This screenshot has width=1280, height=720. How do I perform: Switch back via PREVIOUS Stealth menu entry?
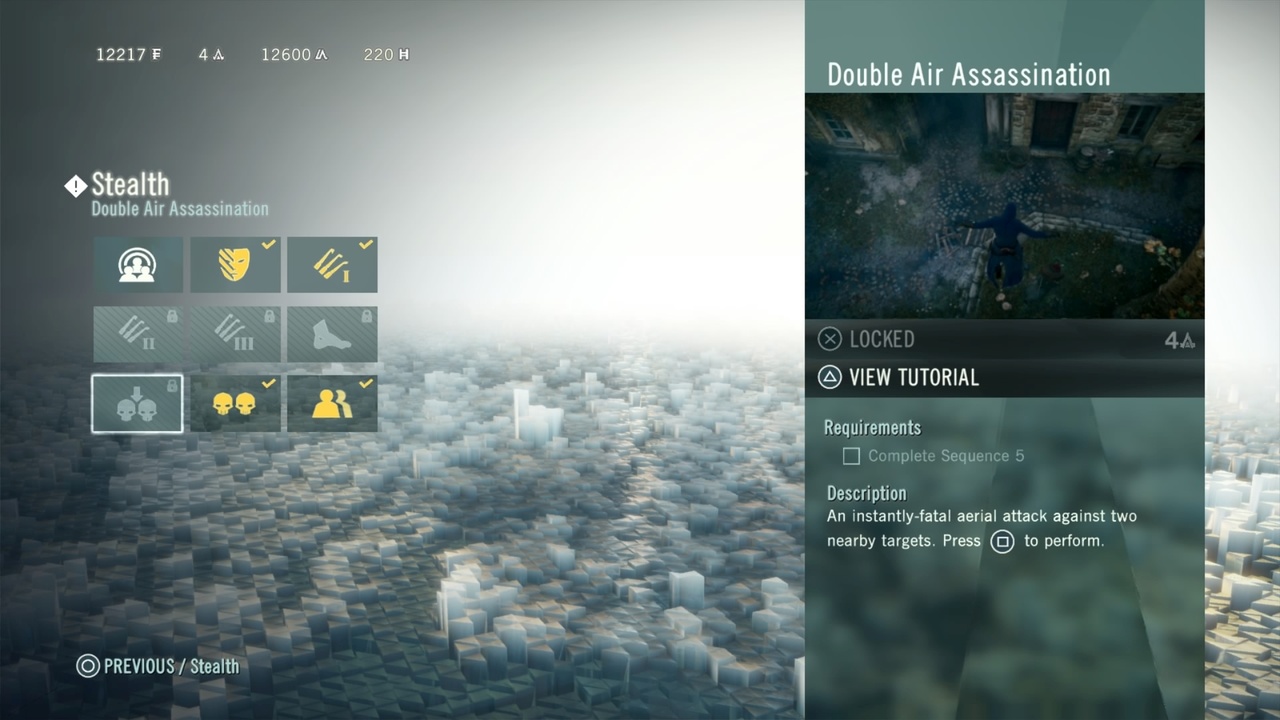[157, 666]
